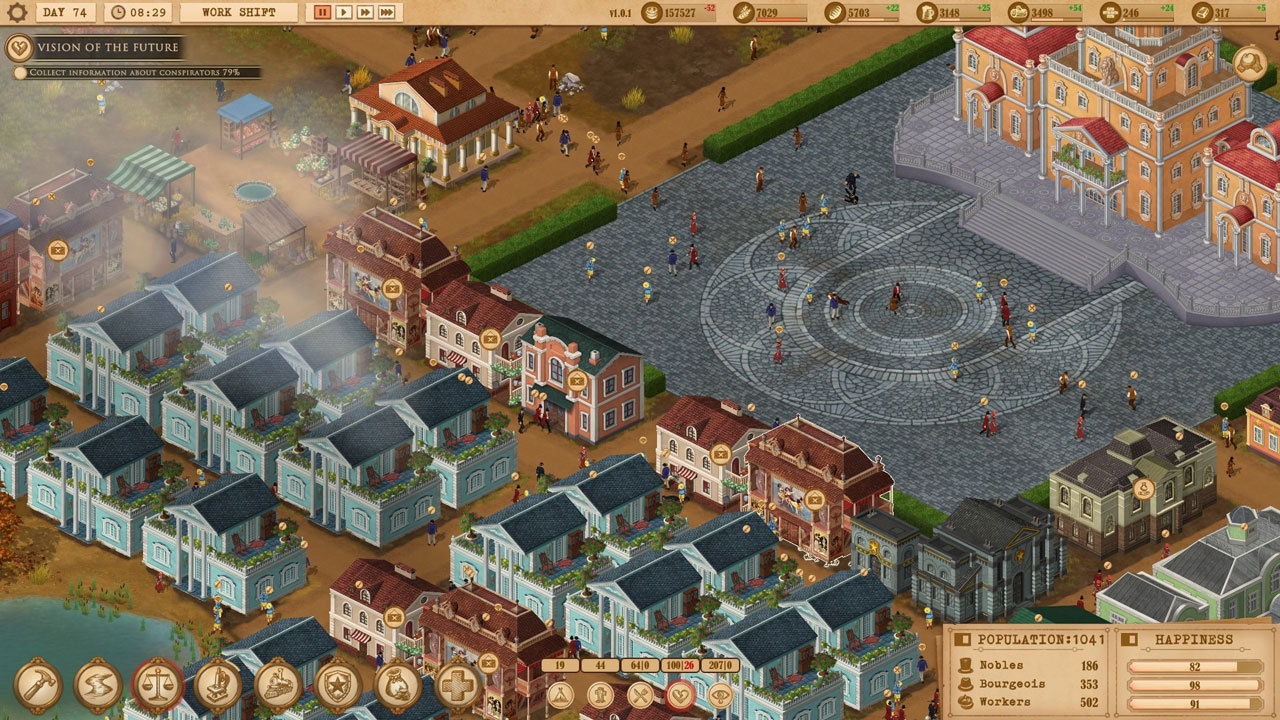Open the anvil production menu
Image resolution: width=1280 pixels, height=720 pixels.
(x=98, y=685)
